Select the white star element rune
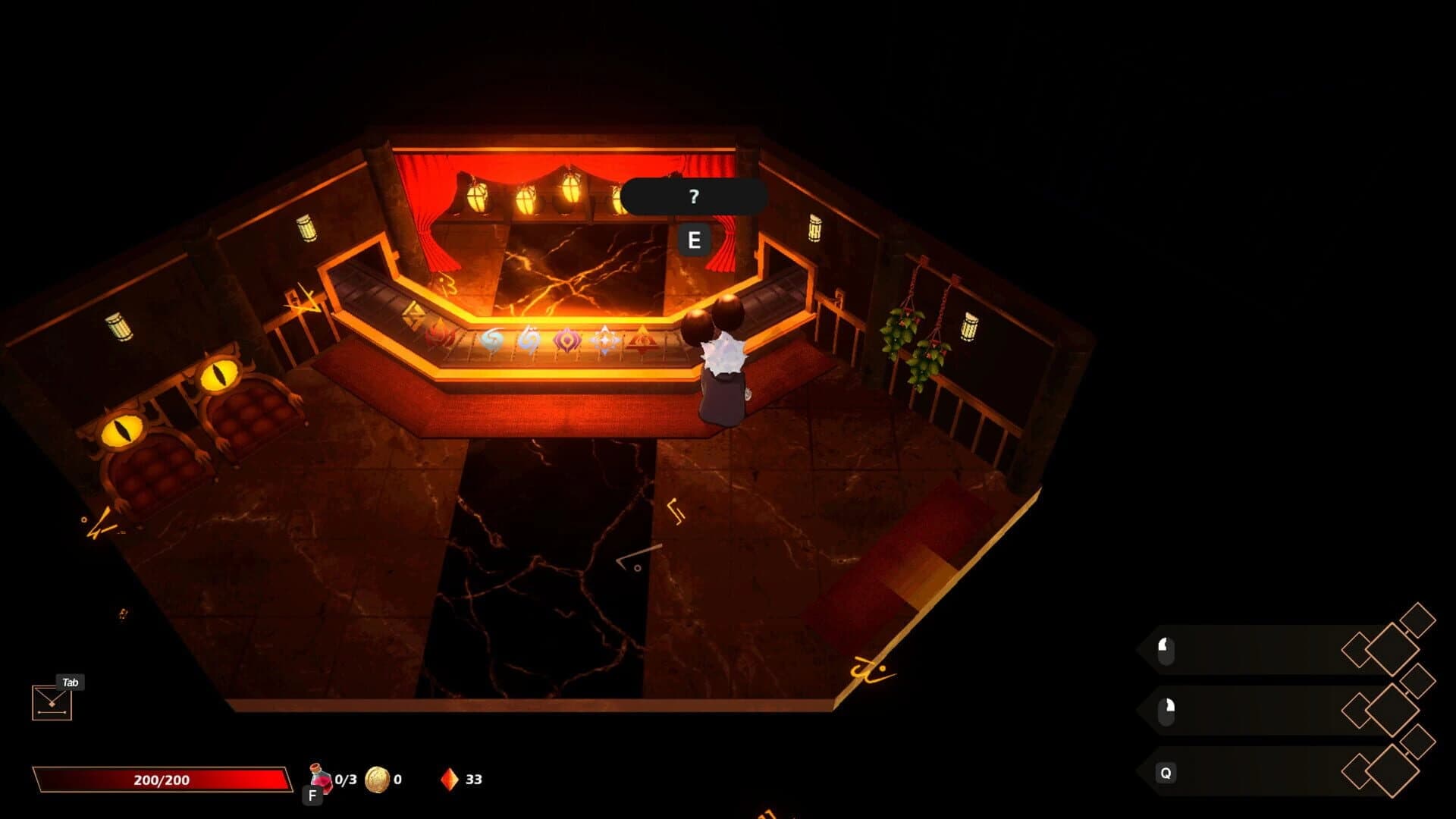 [x=604, y=340]
